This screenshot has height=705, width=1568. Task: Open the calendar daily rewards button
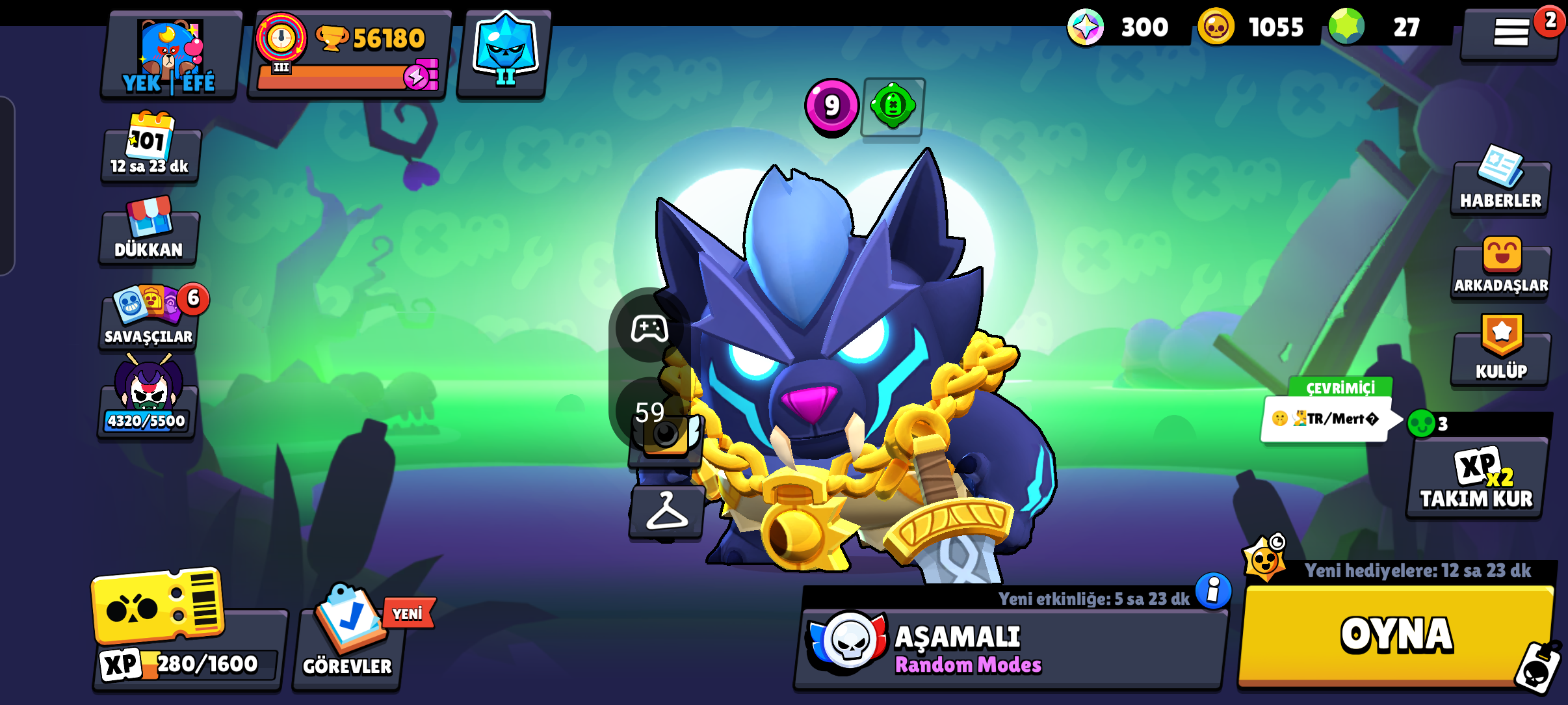coord(150,148)
